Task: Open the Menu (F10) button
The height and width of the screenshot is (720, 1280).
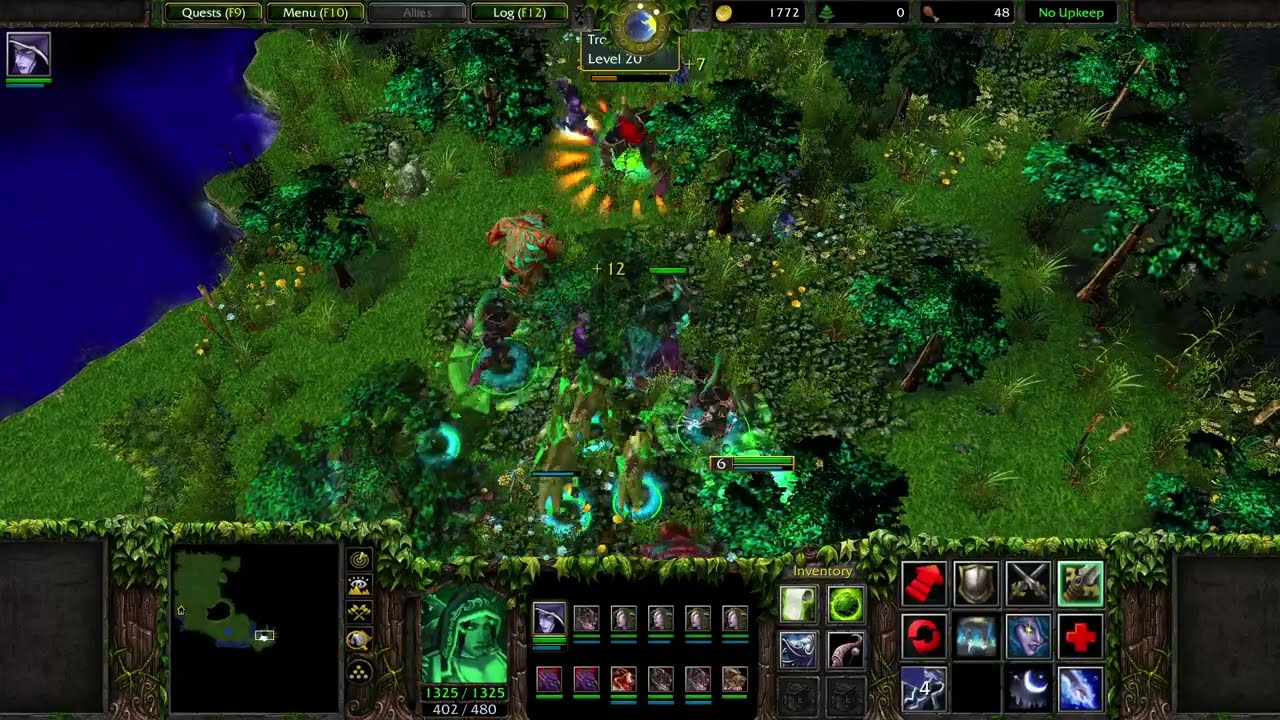Action: tap(315, 13)
